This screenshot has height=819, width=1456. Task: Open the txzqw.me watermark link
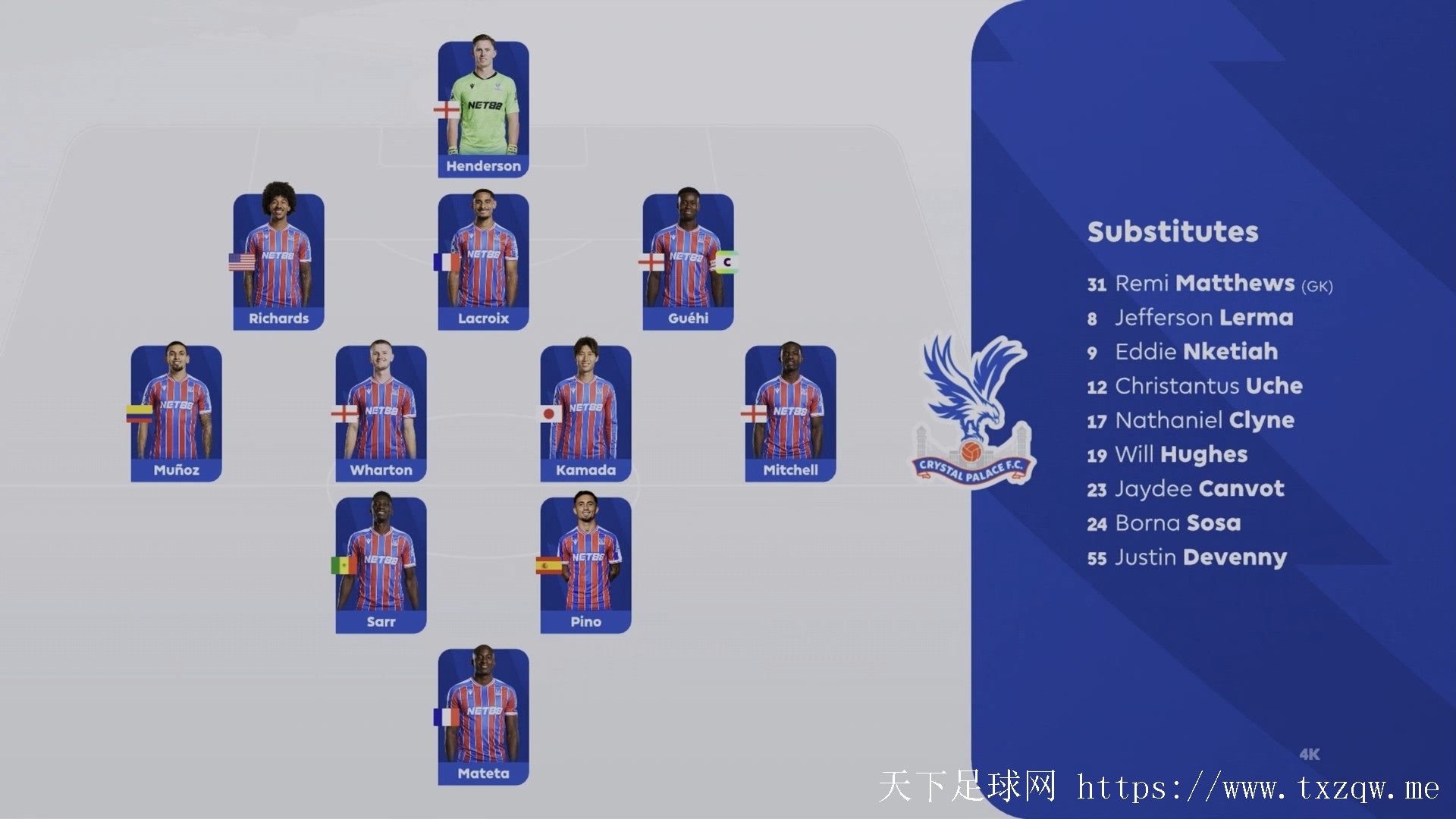(1257, 789)
